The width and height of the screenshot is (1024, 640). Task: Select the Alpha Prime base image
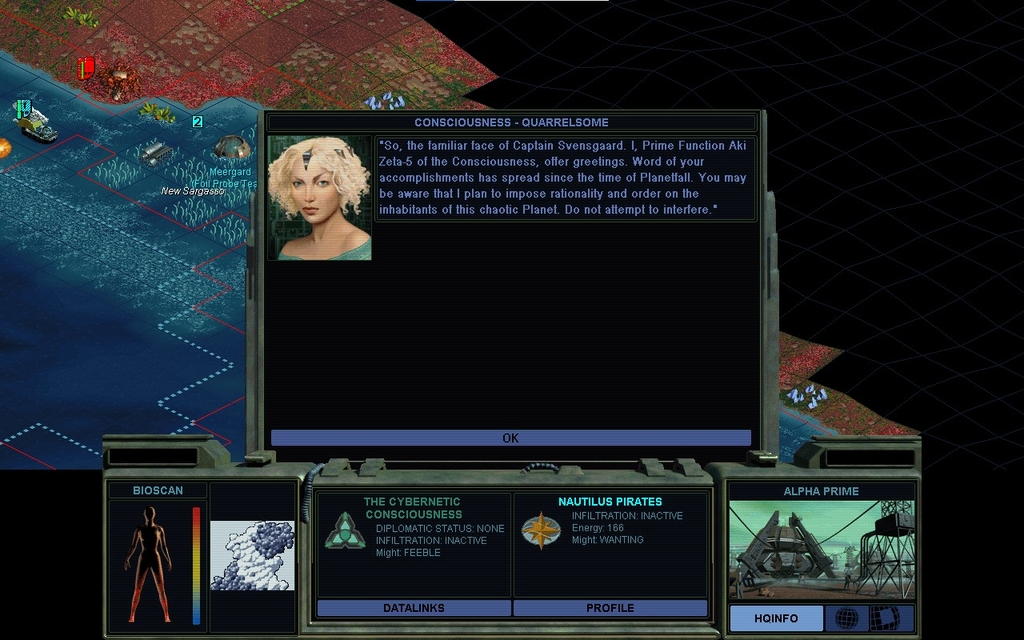821,549
